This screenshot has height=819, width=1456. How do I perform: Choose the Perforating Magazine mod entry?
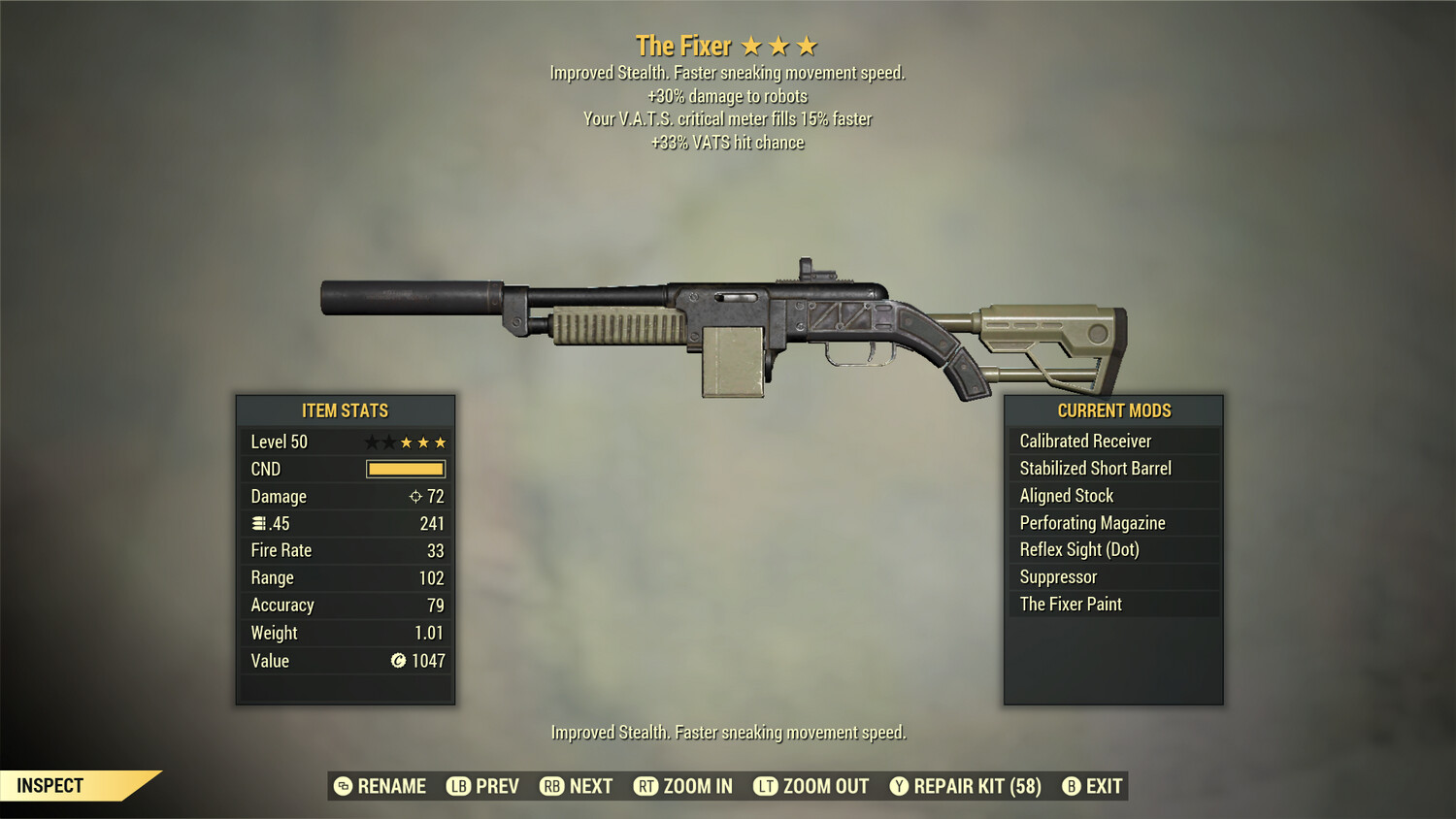pos(1112,523)
